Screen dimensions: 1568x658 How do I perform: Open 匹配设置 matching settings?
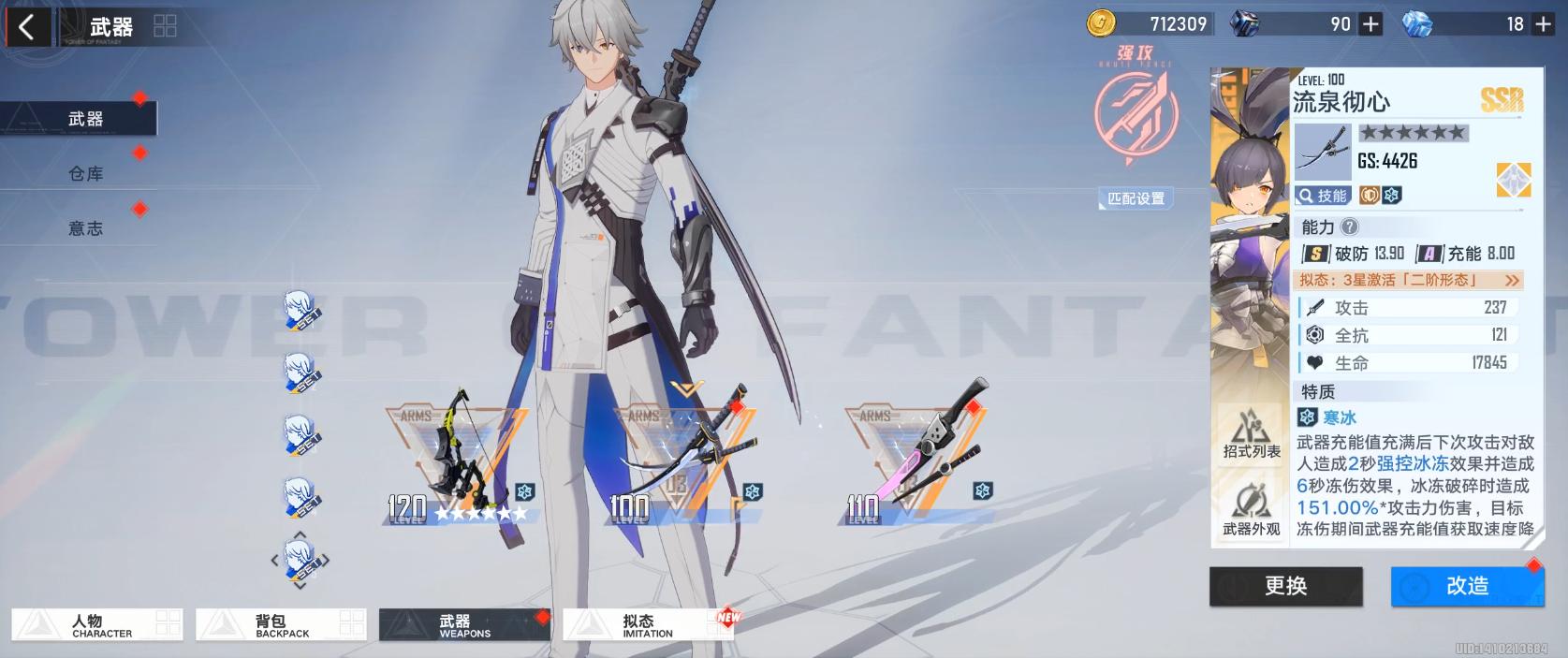point(1136,198)
